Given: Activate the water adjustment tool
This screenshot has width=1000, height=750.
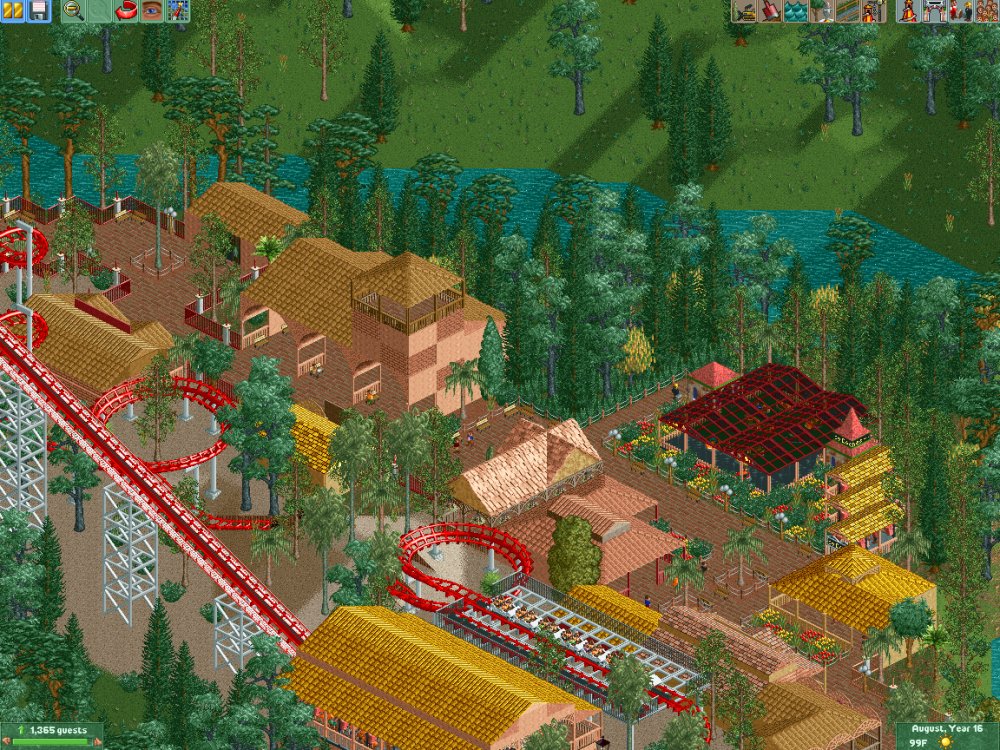Looking at the screenshot, I should [795, 11].
